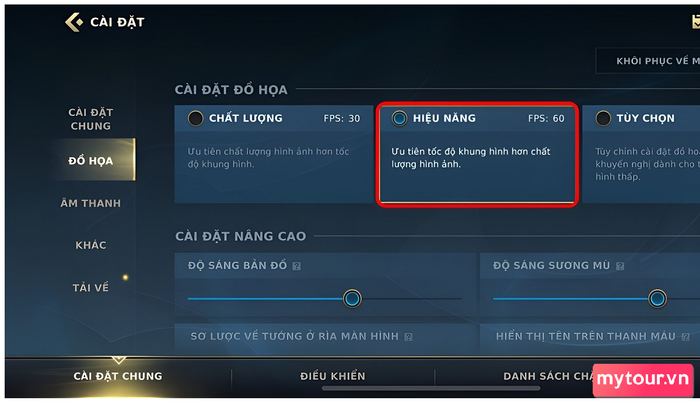Choose the Hiệu Năng performance preset
Screen dimensions: 700x405
(400, 118)
